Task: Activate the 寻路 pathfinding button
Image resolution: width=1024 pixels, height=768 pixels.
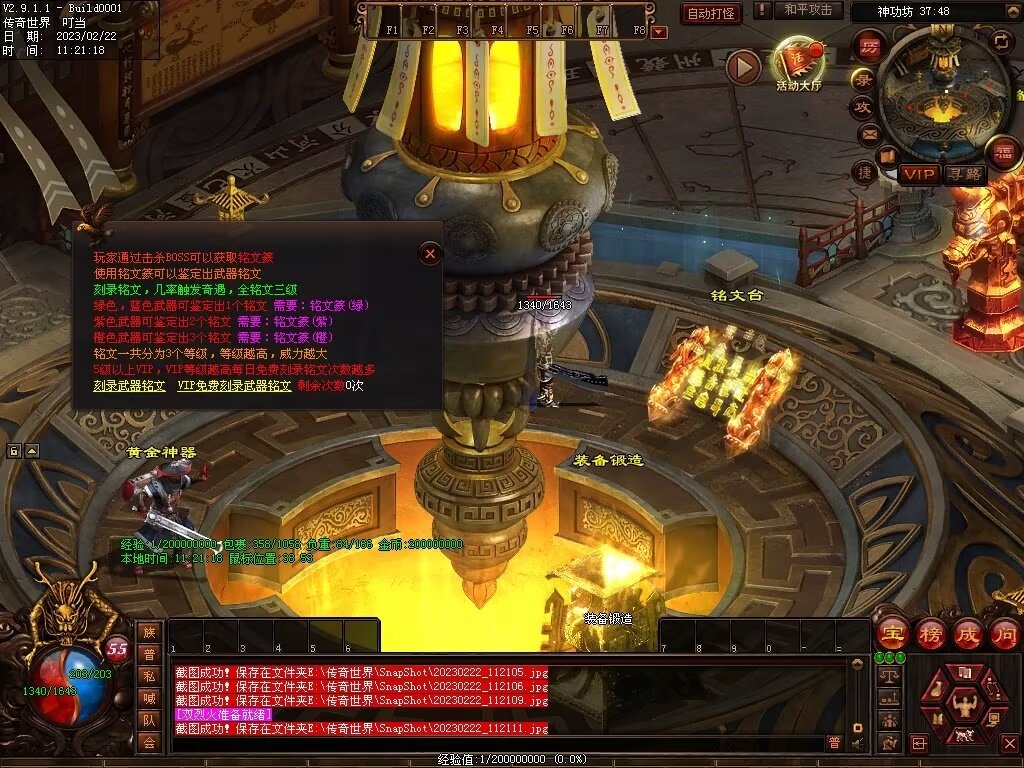Action: click(965, 174)
